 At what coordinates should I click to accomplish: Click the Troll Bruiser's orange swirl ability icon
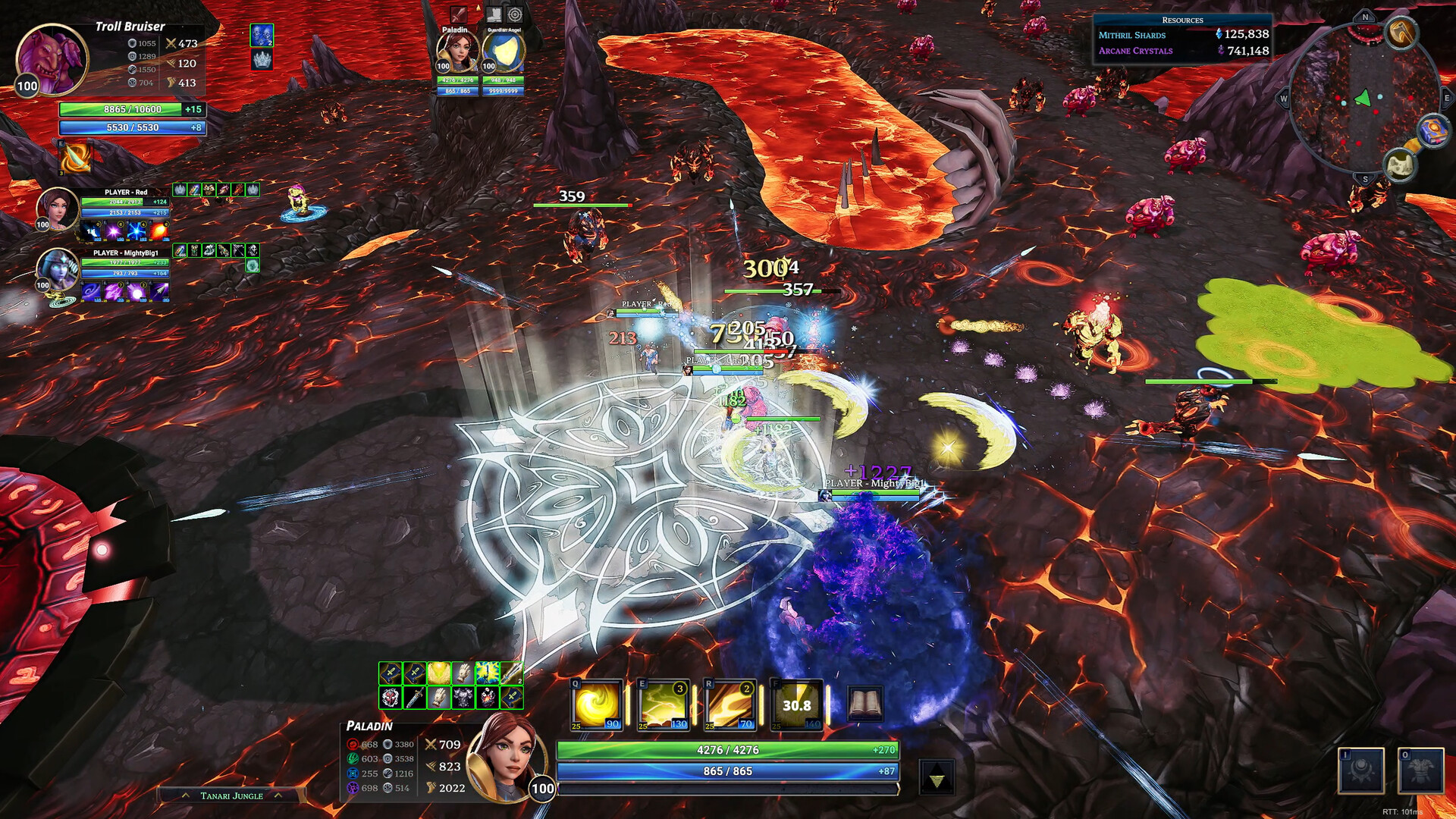point(75,158)
